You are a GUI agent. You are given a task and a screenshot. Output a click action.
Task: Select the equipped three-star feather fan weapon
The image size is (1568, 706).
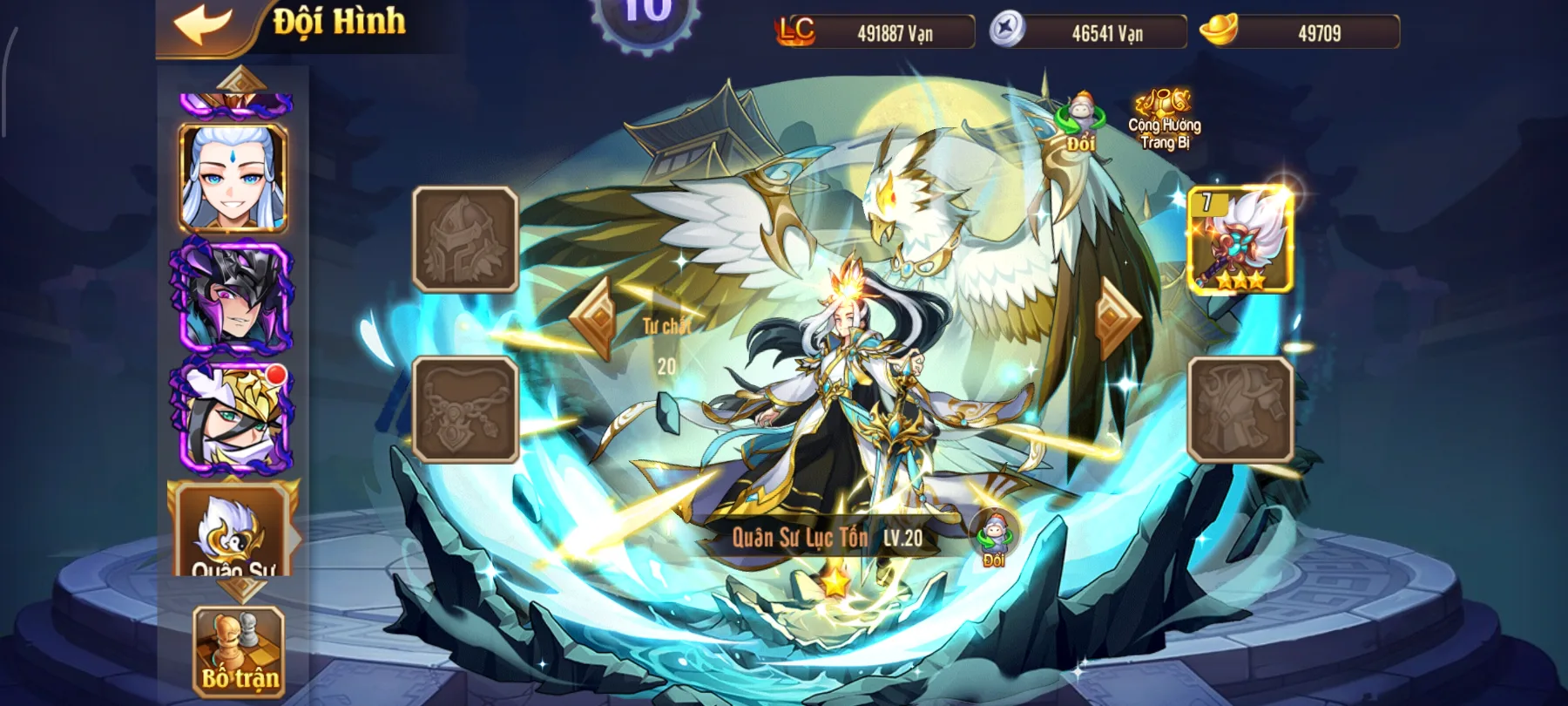[x=1240, y=240]
